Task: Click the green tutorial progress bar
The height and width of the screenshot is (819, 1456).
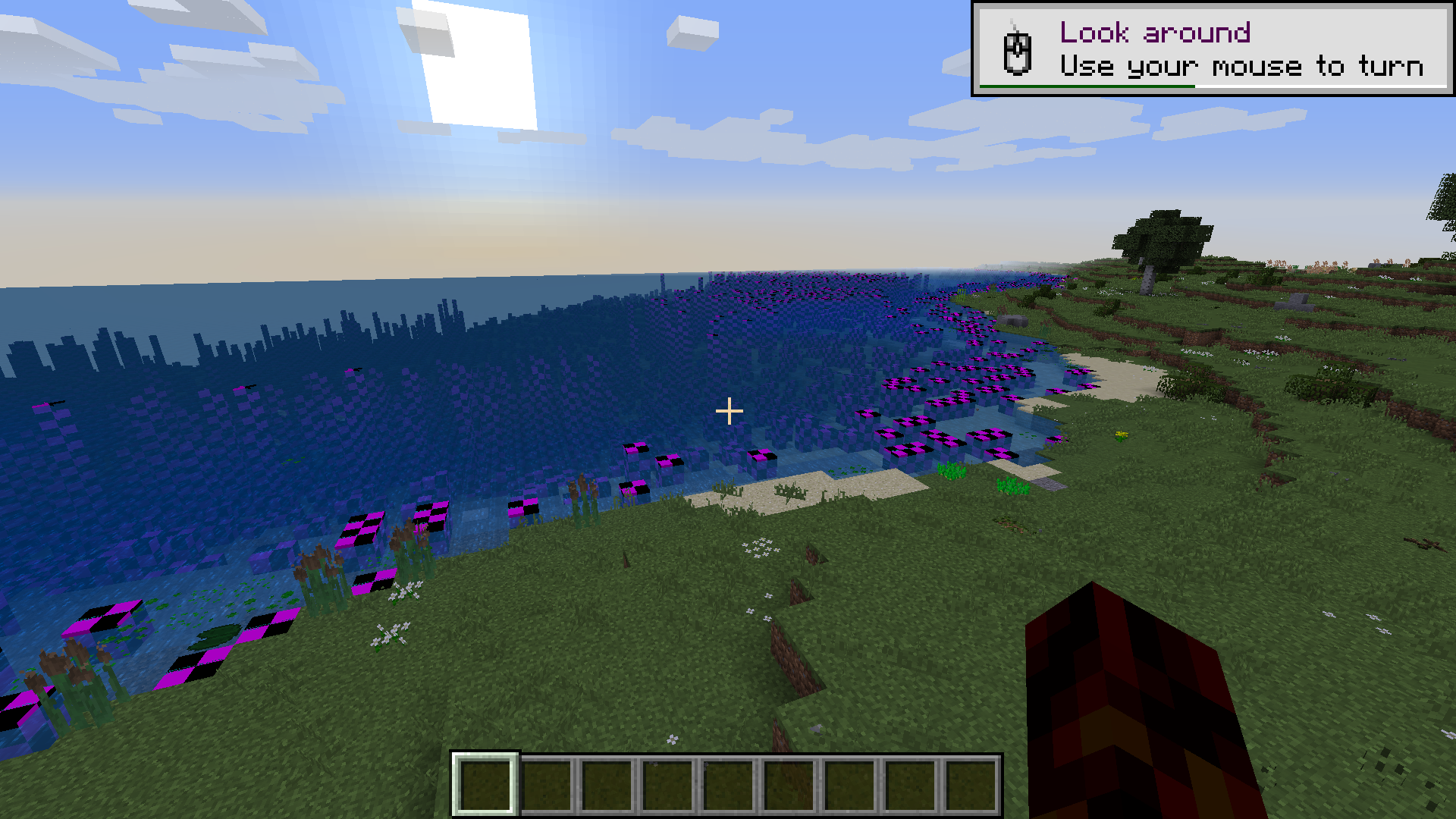Action: (1088, 86)
